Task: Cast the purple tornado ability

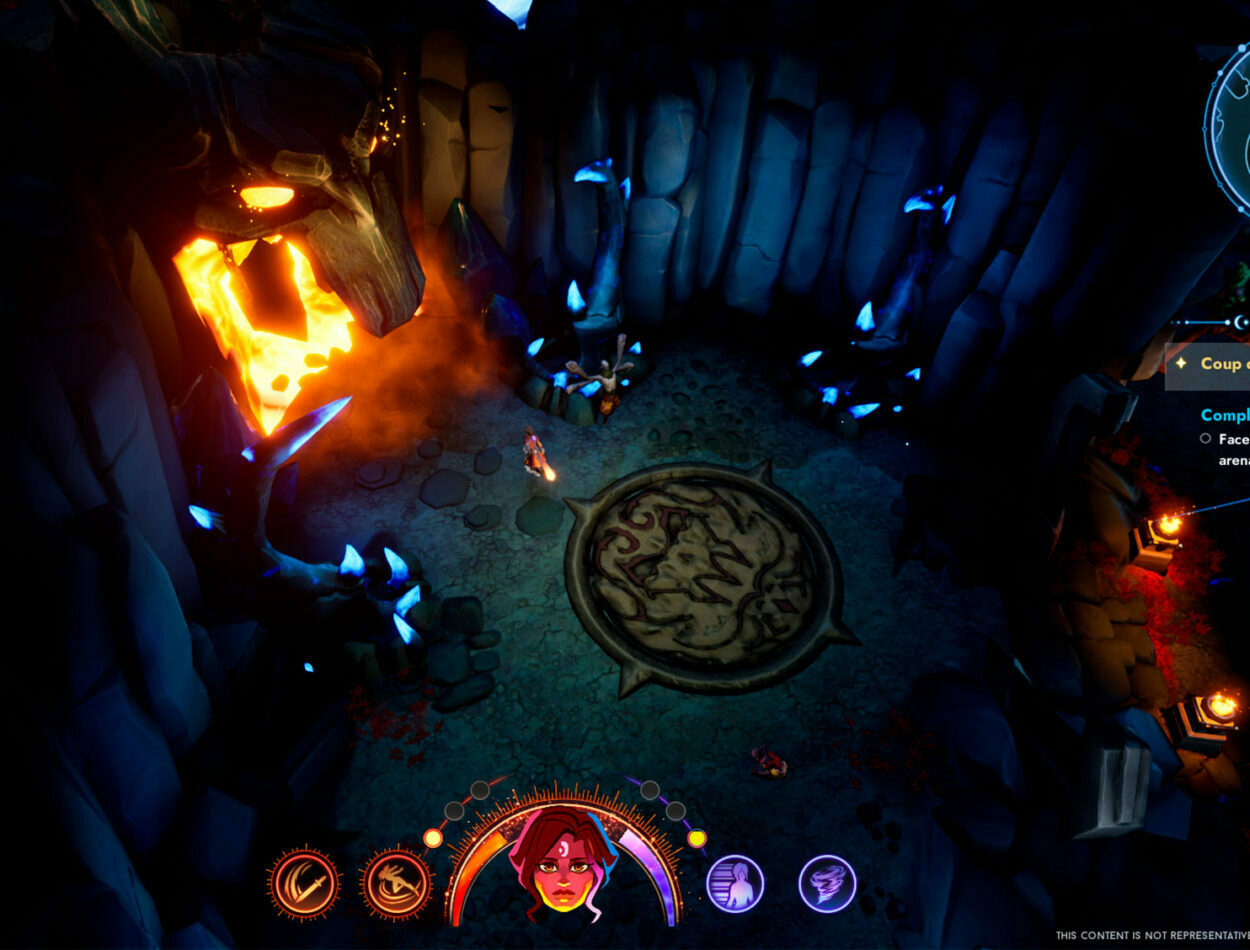Action: [x=827, y=884]
